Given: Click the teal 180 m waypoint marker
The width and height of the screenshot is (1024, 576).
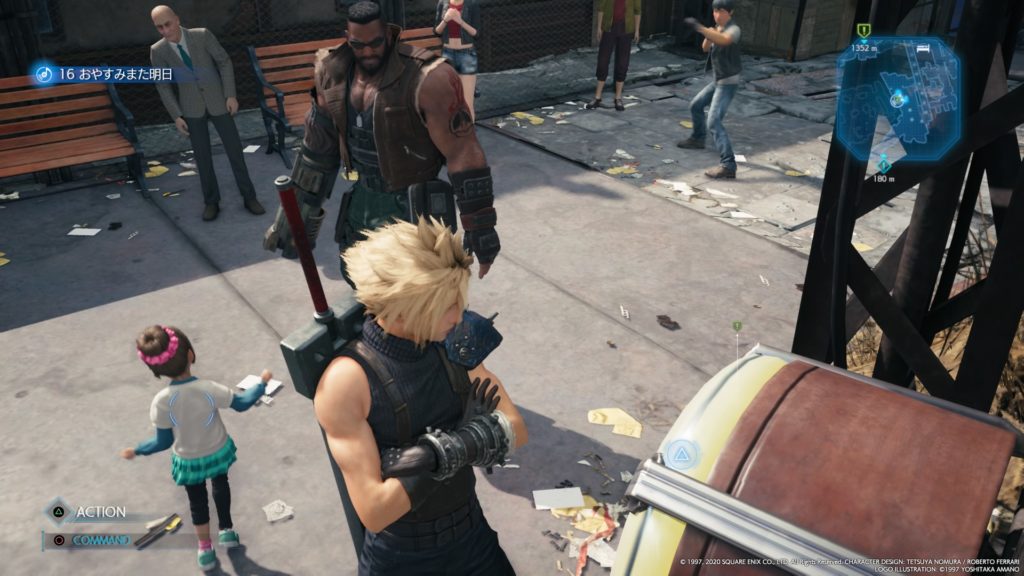Looking at the screenshot, I should (x=882, y=164).
